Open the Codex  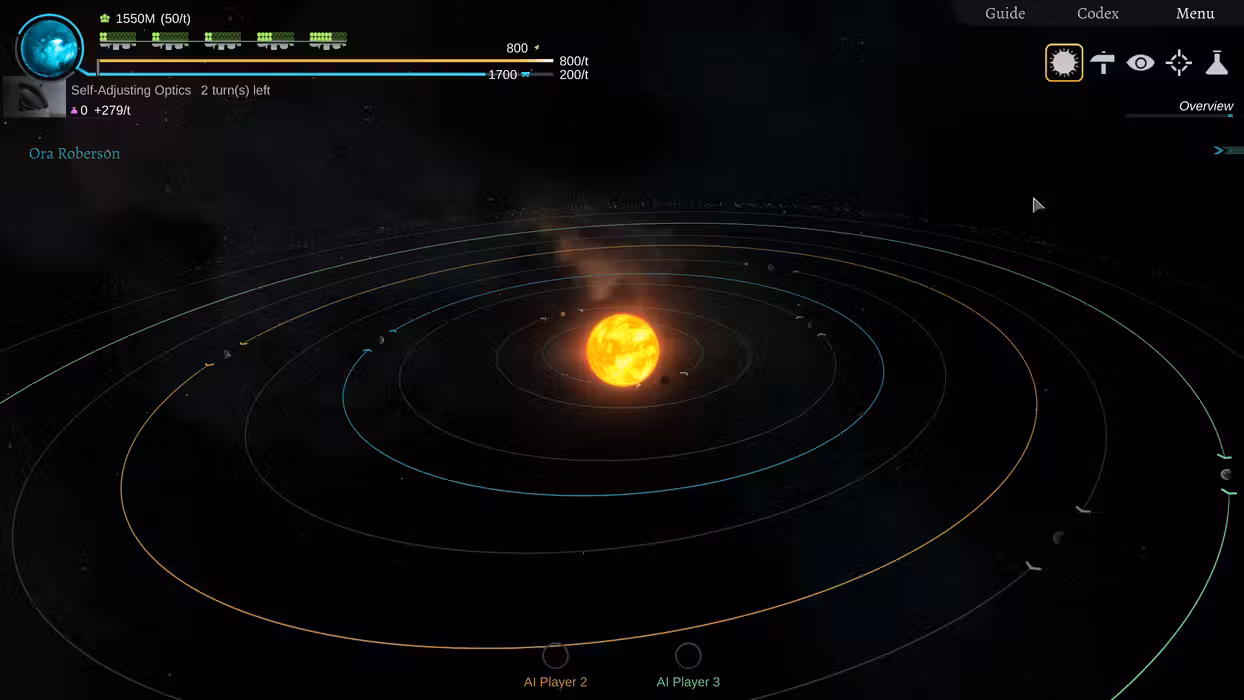click(1097, 13)
